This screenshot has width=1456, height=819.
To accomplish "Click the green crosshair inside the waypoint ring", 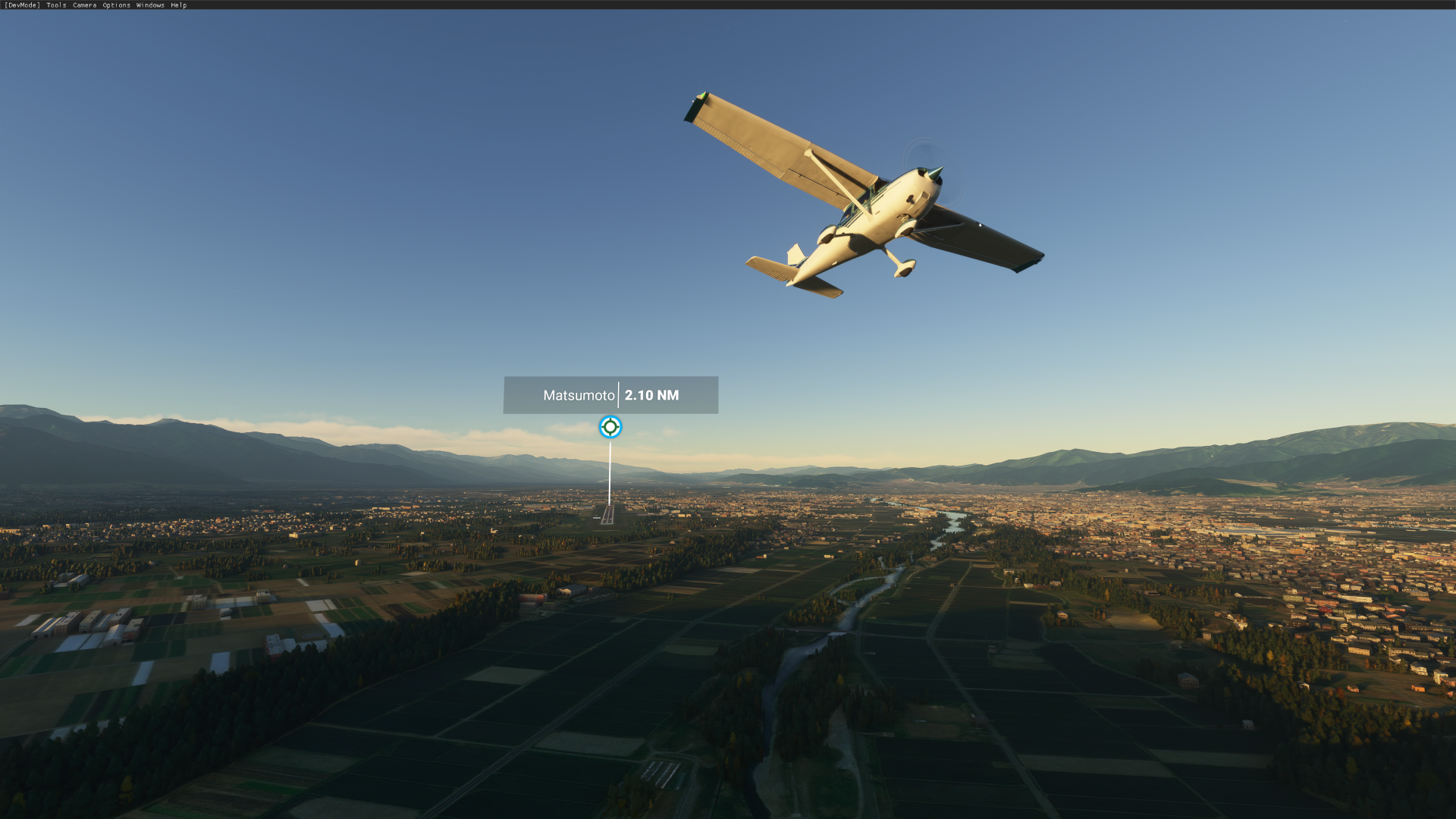I will click(x=610, y=427).
